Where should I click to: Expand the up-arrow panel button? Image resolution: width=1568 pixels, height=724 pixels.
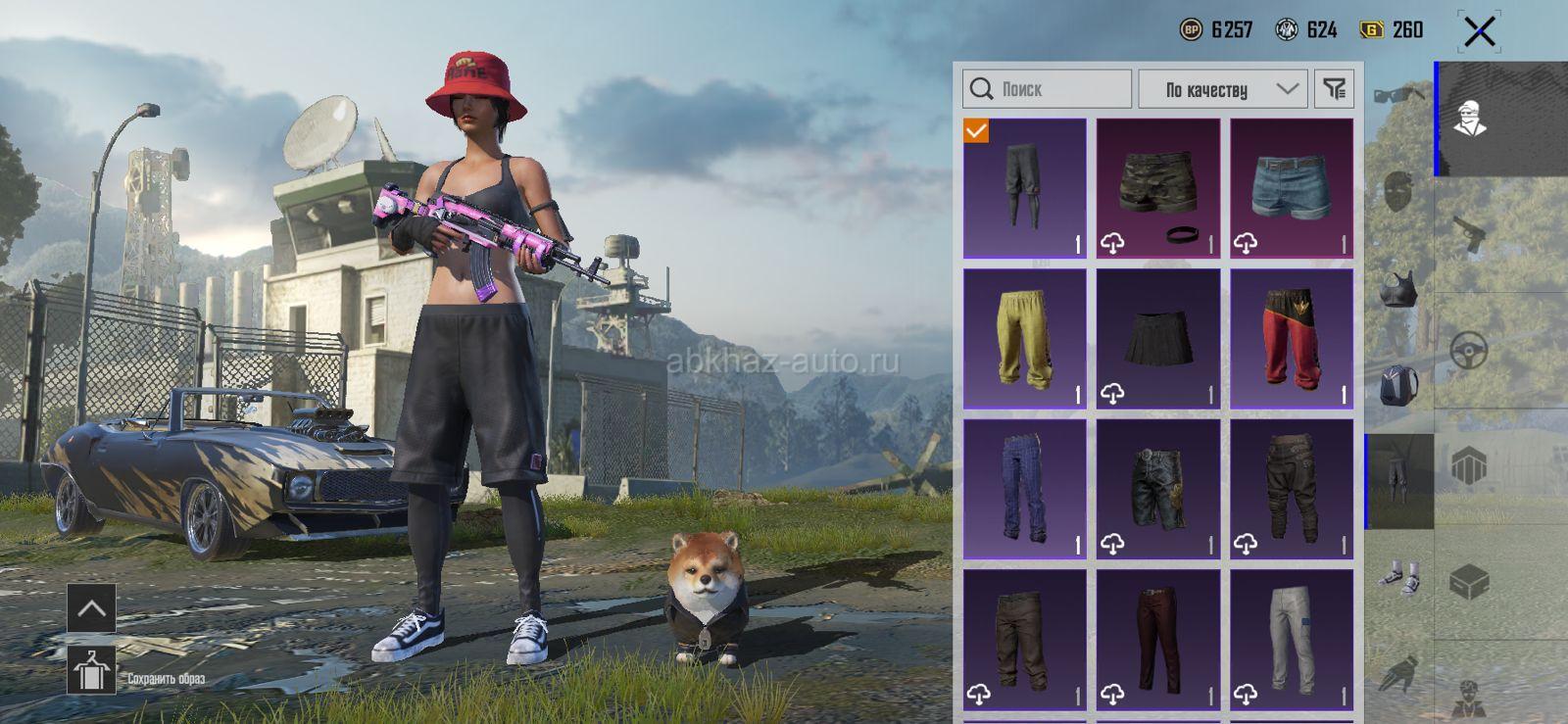pos(91,608)
